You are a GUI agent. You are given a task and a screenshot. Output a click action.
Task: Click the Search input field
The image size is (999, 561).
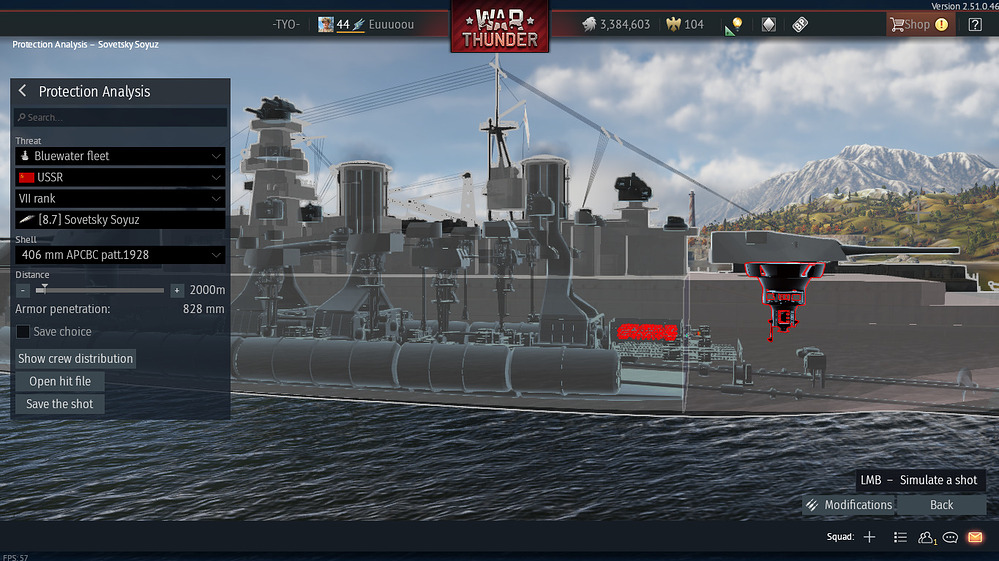click(120, 118)
